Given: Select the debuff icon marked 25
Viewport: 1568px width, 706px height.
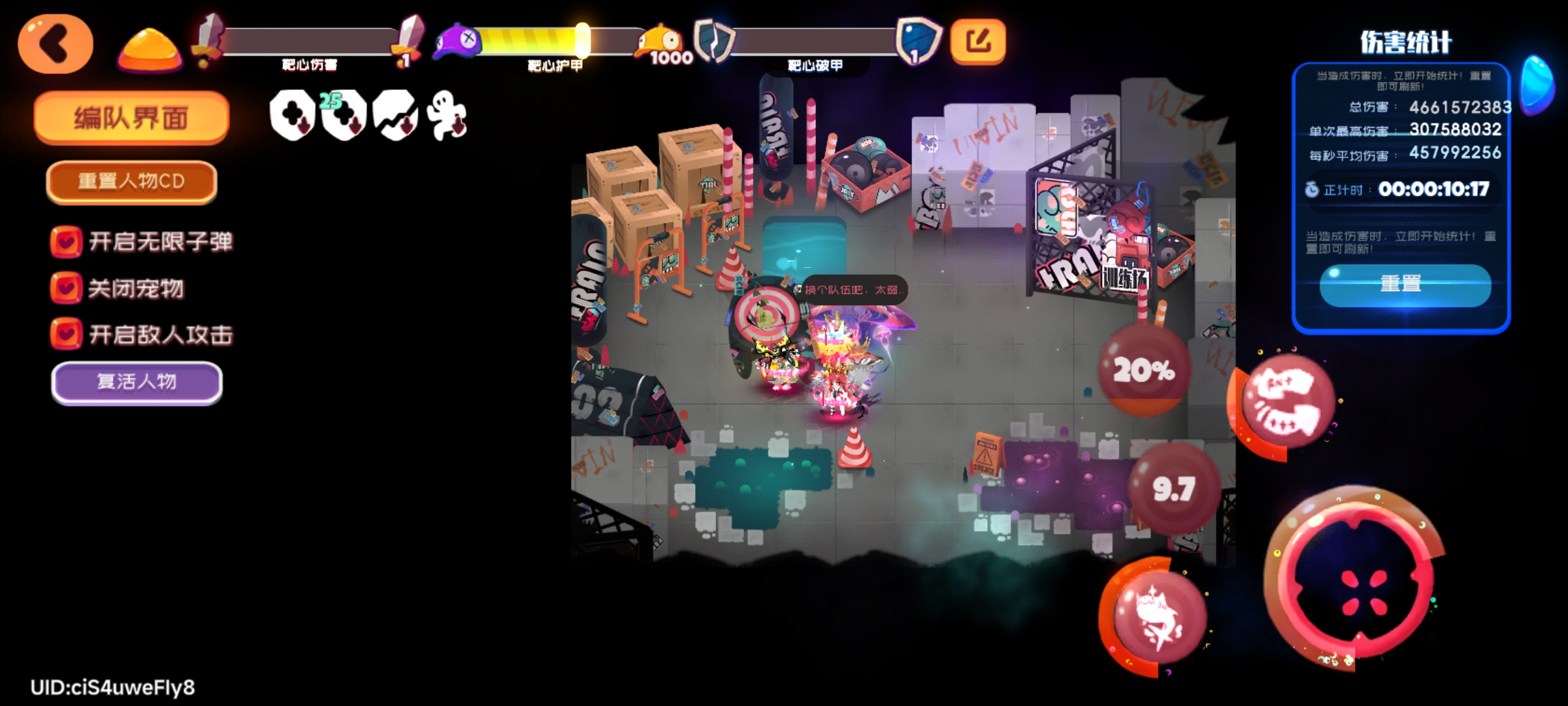Looking at the screenshot, I should (x=343, y=116).
